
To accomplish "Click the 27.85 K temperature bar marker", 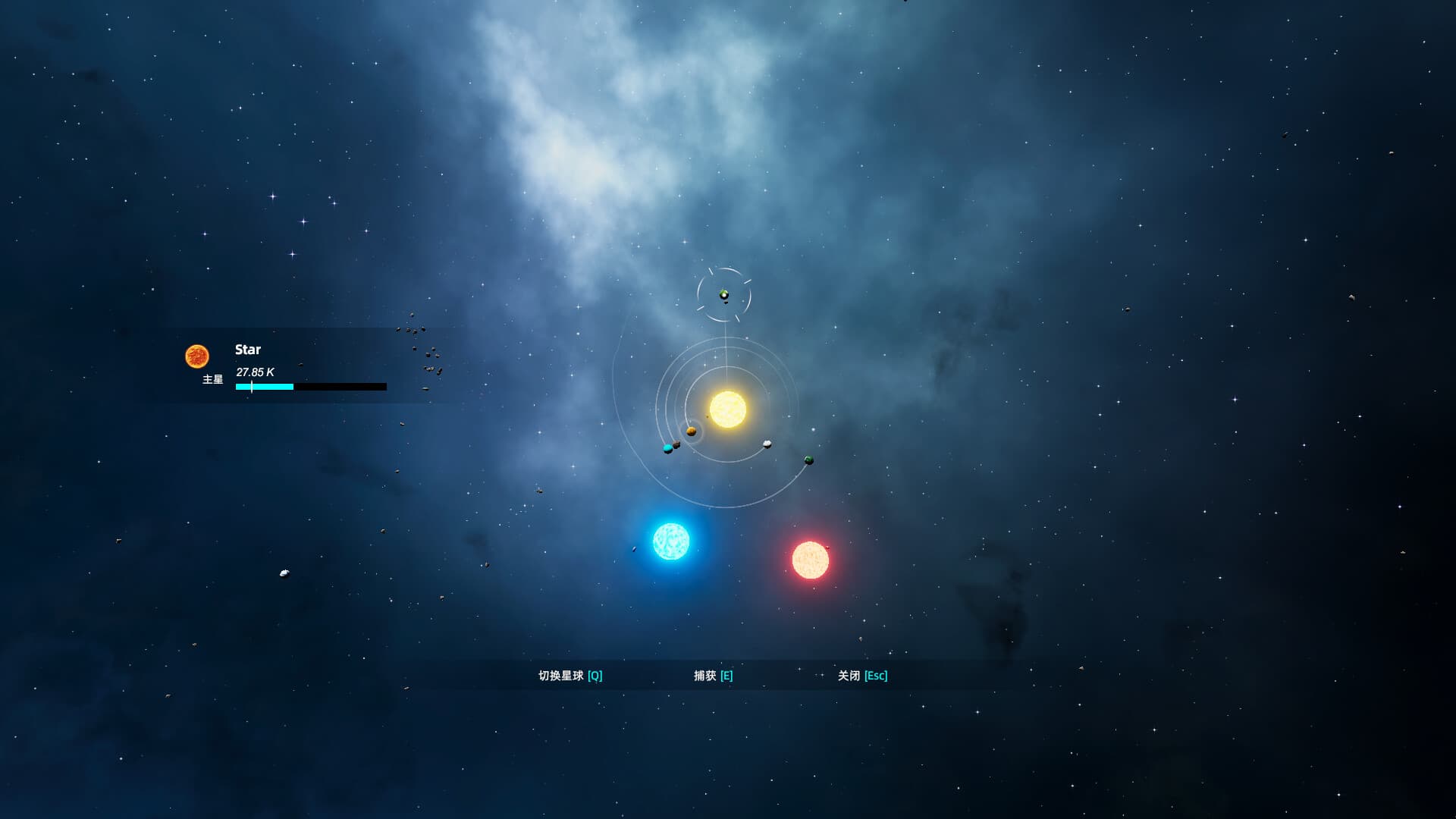I will (x=251, y=387).
